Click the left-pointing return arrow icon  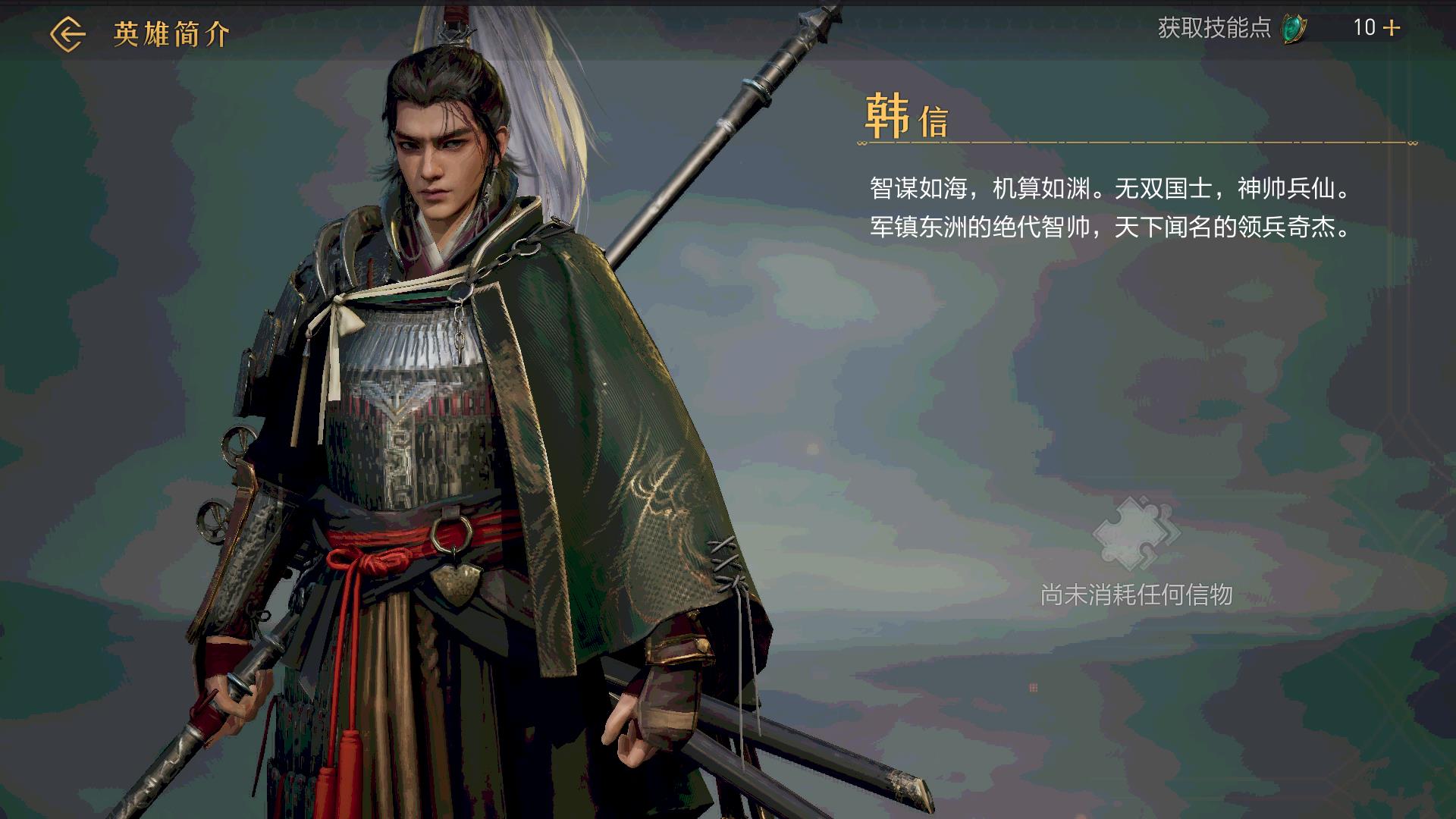tap(67, 32)
